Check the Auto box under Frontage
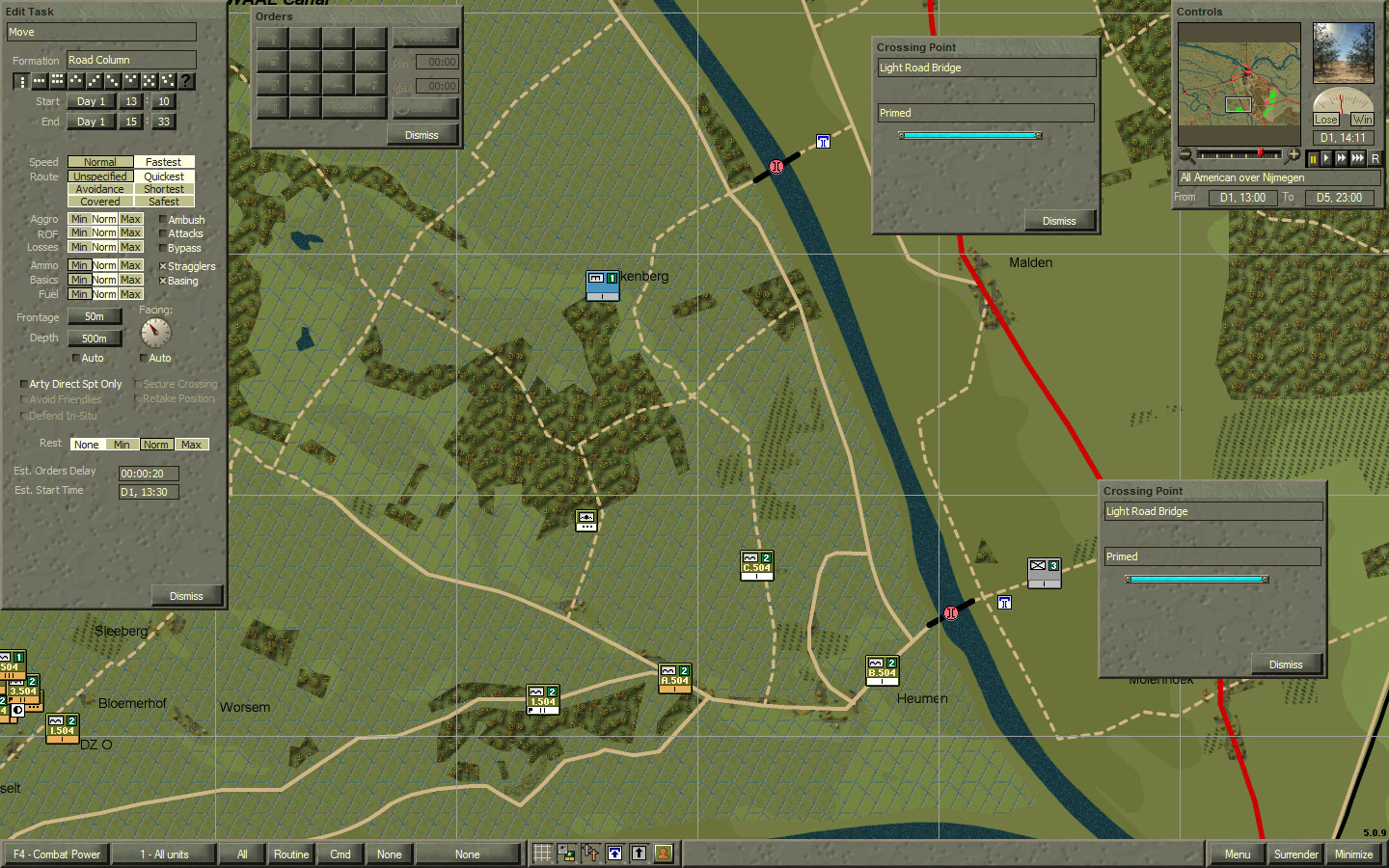The height and width of the screenshot is (868, 1389). [x=75, y=358]
